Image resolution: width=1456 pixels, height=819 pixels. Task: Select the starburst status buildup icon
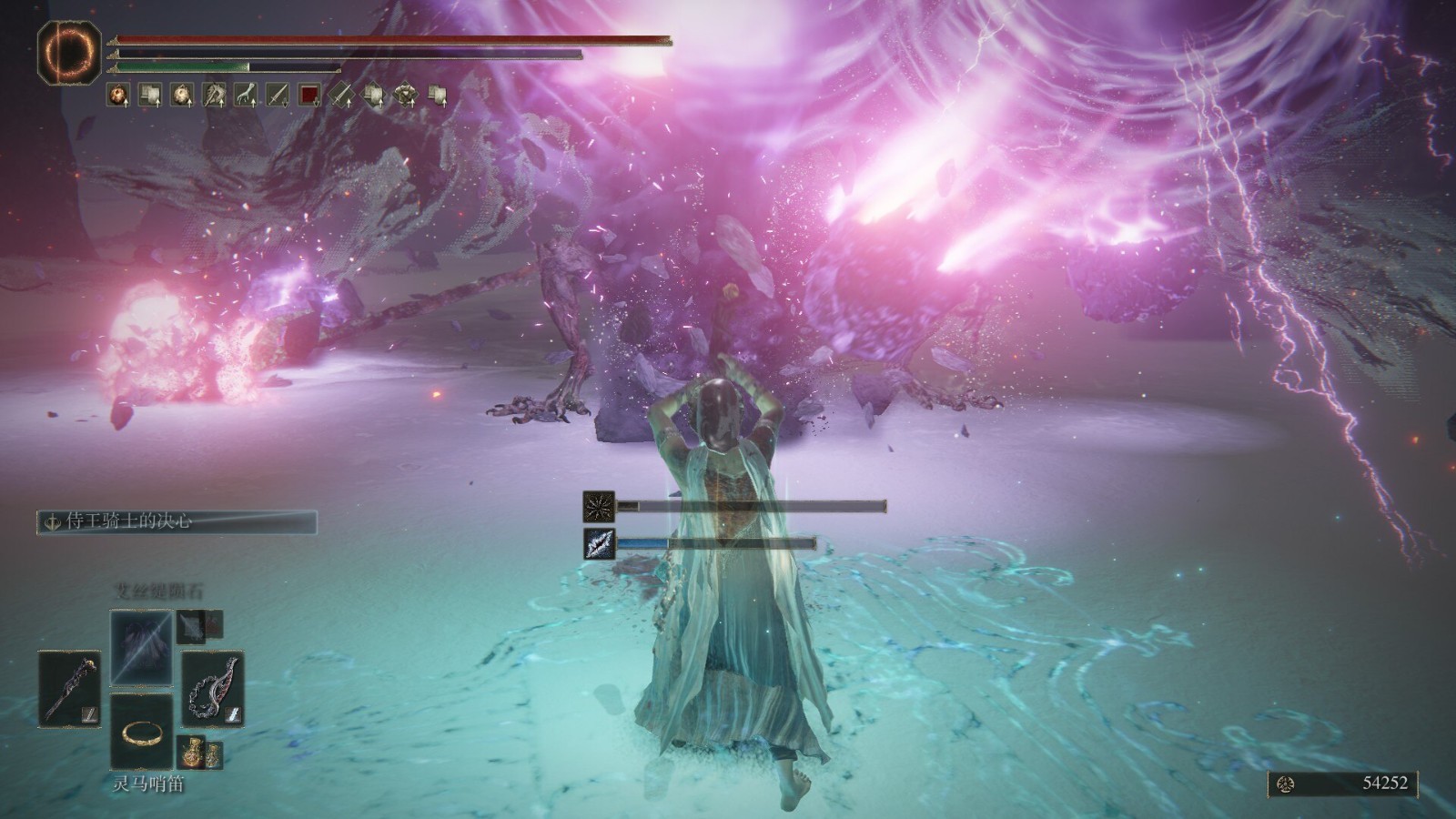(x=599, y=506)
